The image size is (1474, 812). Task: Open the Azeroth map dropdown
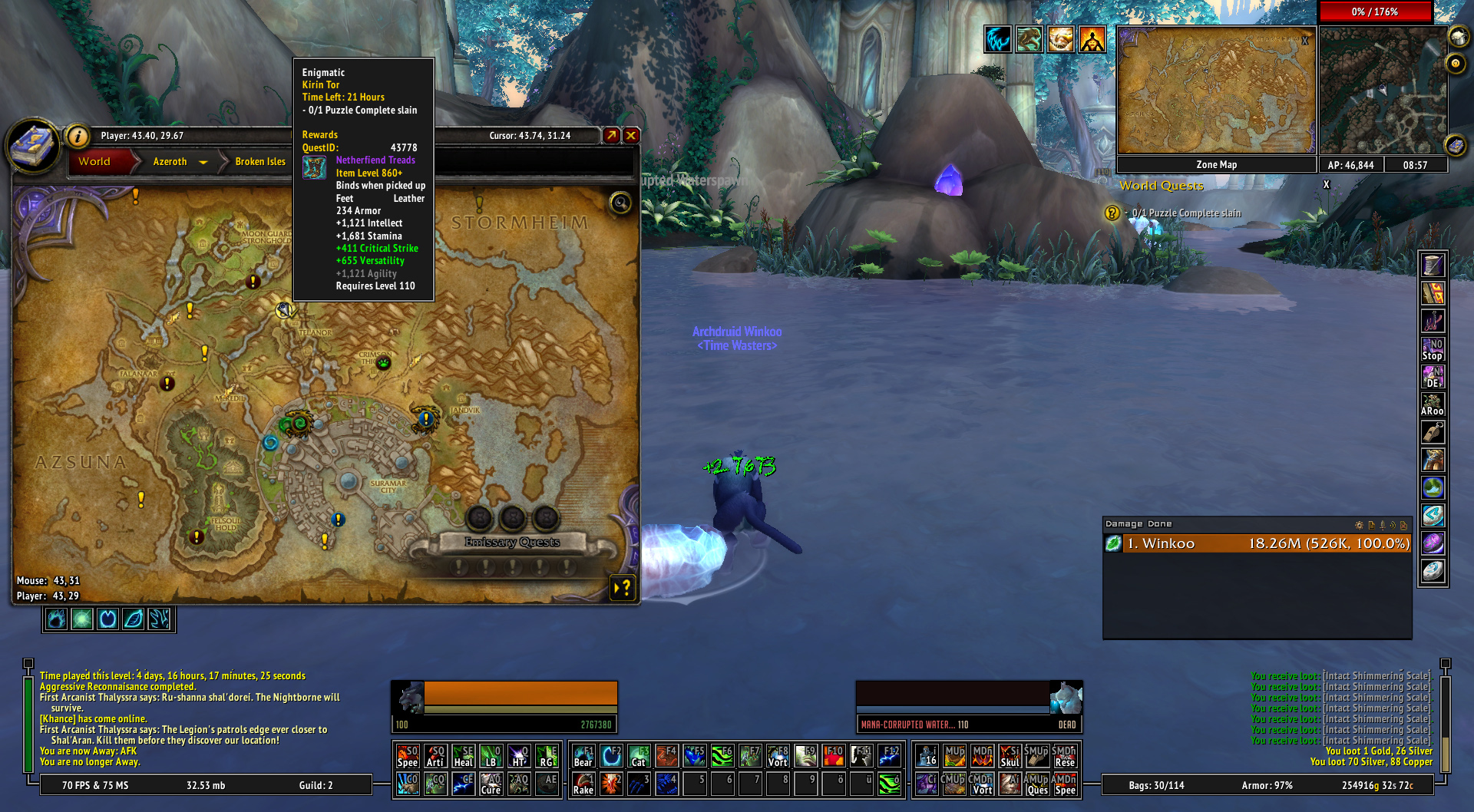click(203, 162)
